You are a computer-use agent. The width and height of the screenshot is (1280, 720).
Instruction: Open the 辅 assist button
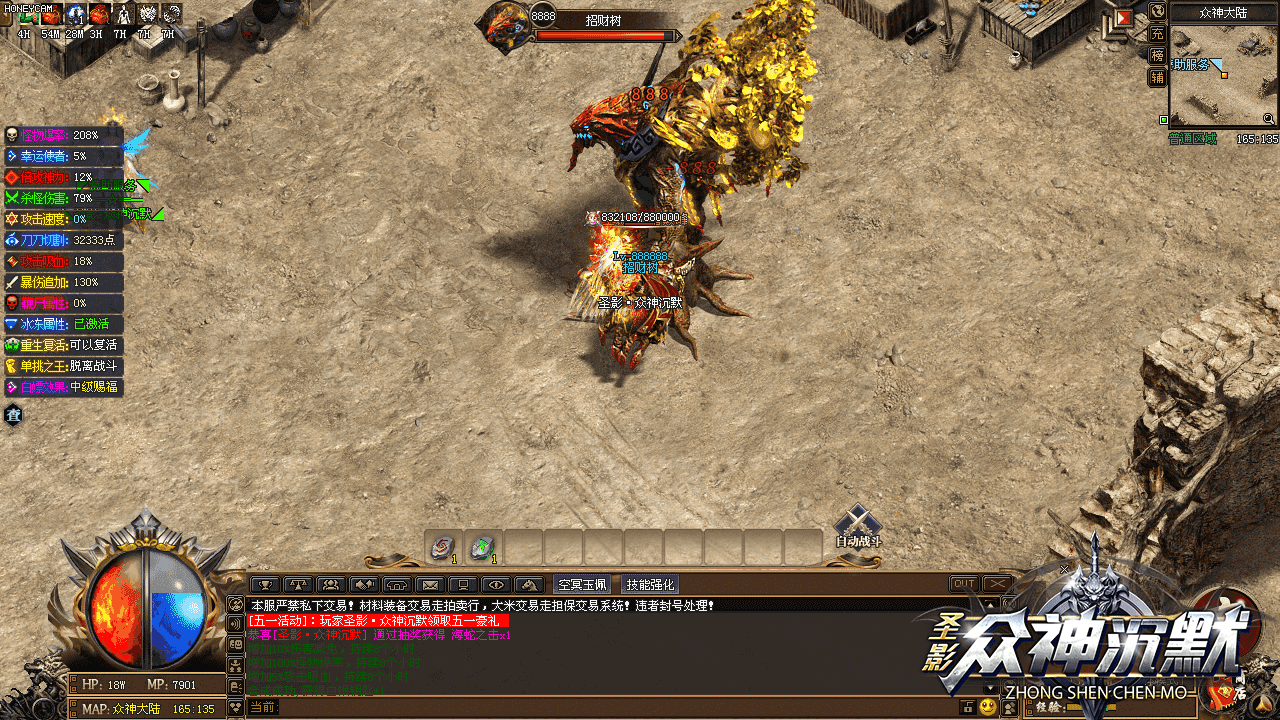pyautogui.click(x=1157, y=77)
